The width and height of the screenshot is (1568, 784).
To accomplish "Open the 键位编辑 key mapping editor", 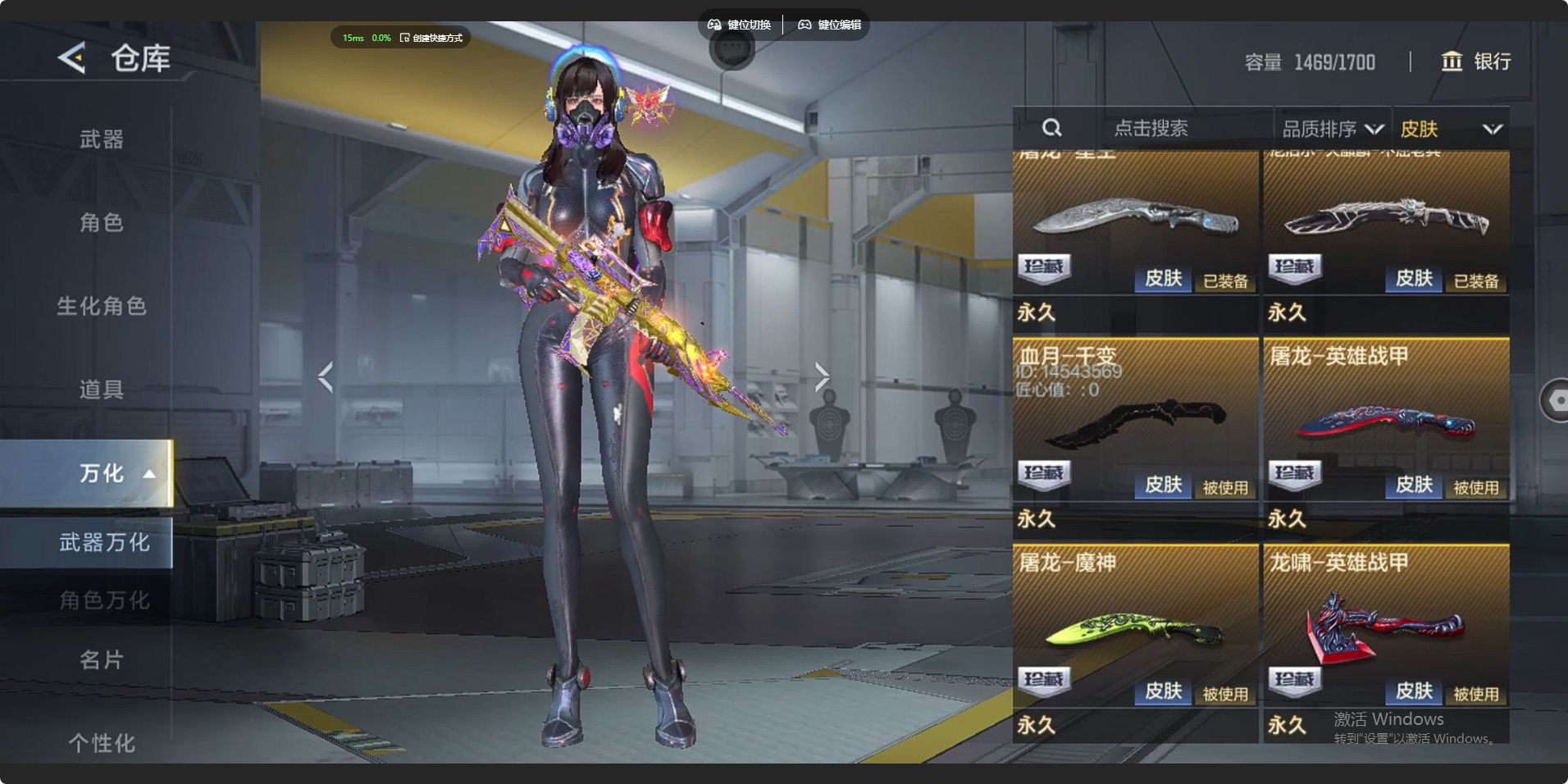I will pos(830,25).
